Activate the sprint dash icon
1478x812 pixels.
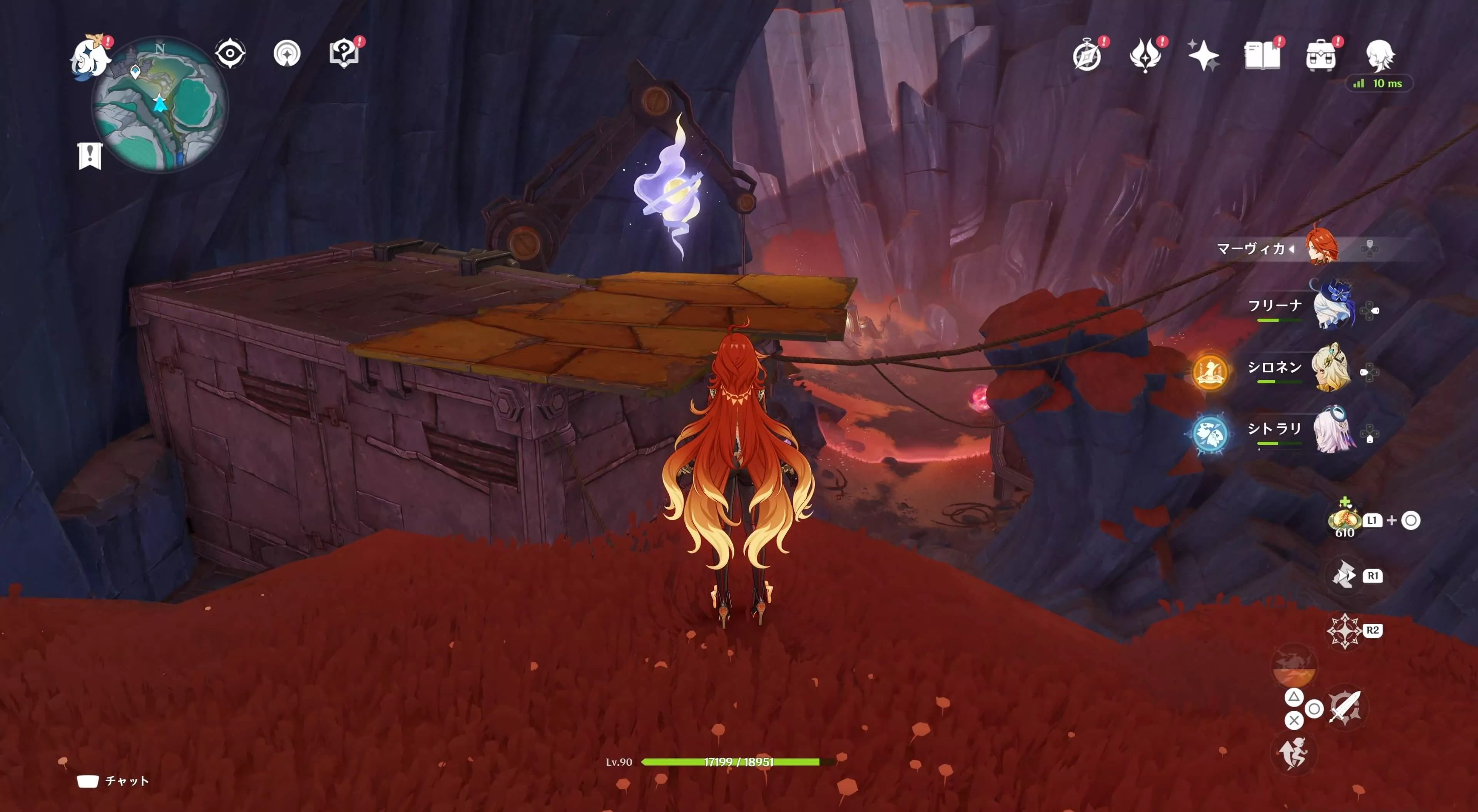point(1293,753)
